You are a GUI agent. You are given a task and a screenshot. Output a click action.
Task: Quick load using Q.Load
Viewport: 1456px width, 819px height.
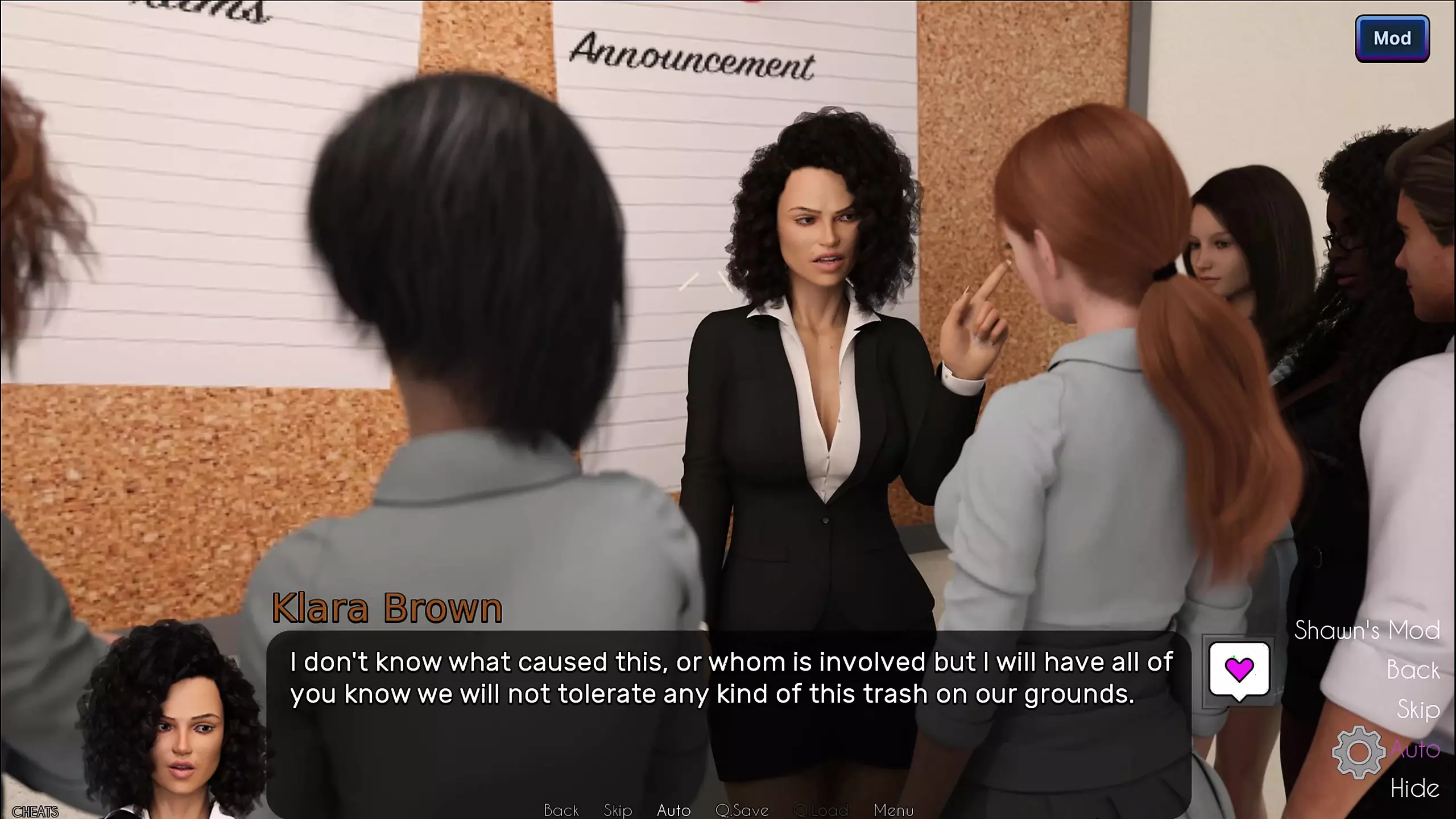click(x=820, y=810)
